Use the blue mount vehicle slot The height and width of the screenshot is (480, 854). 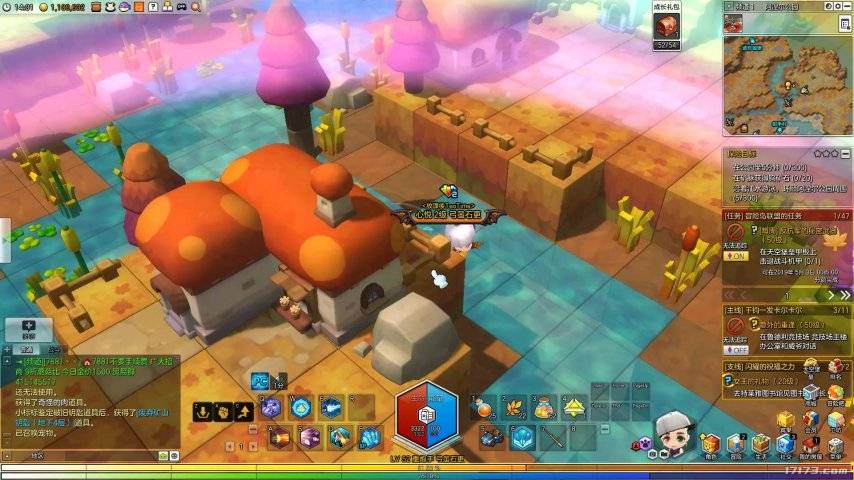click(x=492, y=437)
